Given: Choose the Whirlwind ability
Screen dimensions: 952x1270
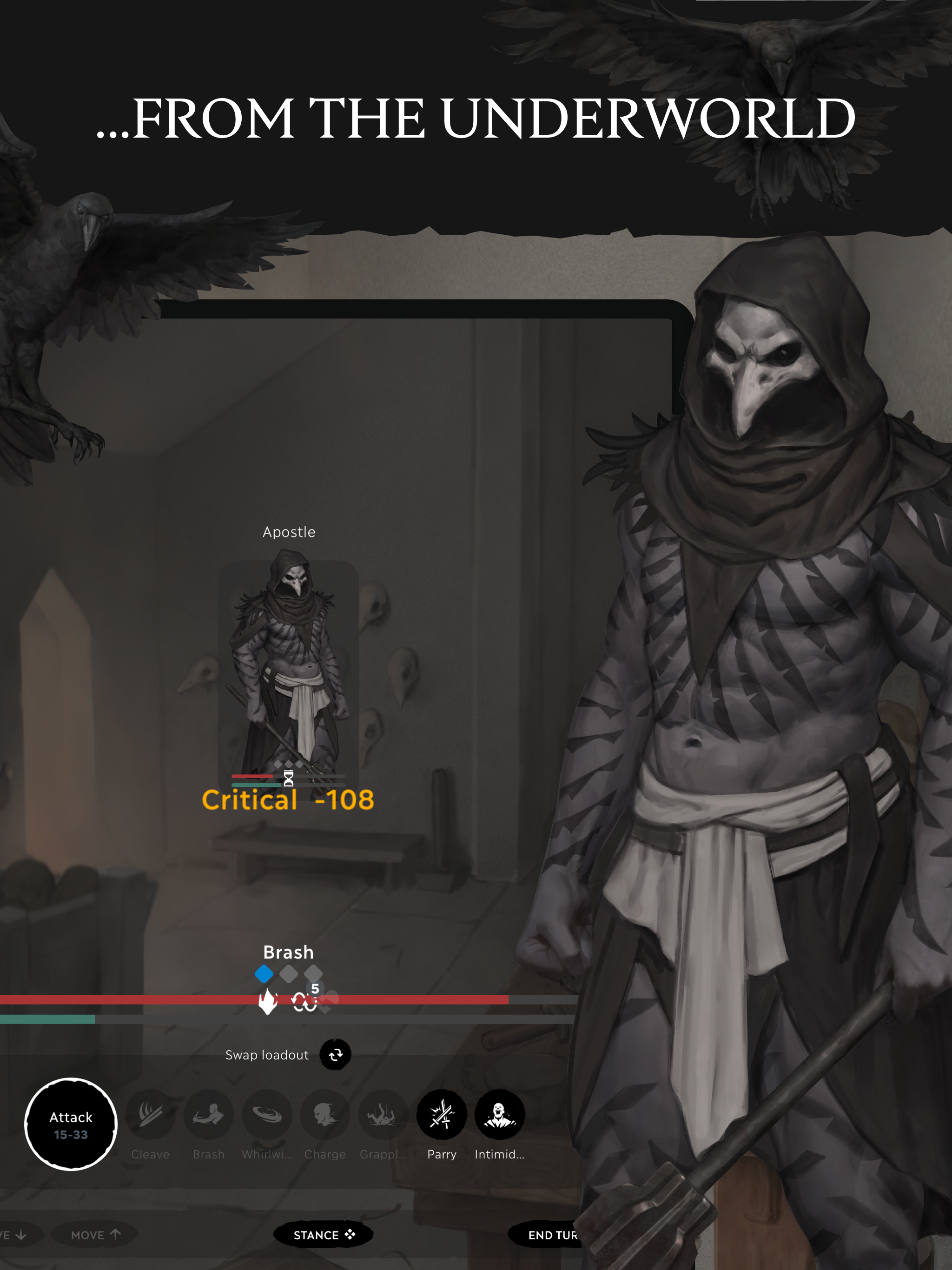Looking at the screenshot, I should pos(267,1114).
